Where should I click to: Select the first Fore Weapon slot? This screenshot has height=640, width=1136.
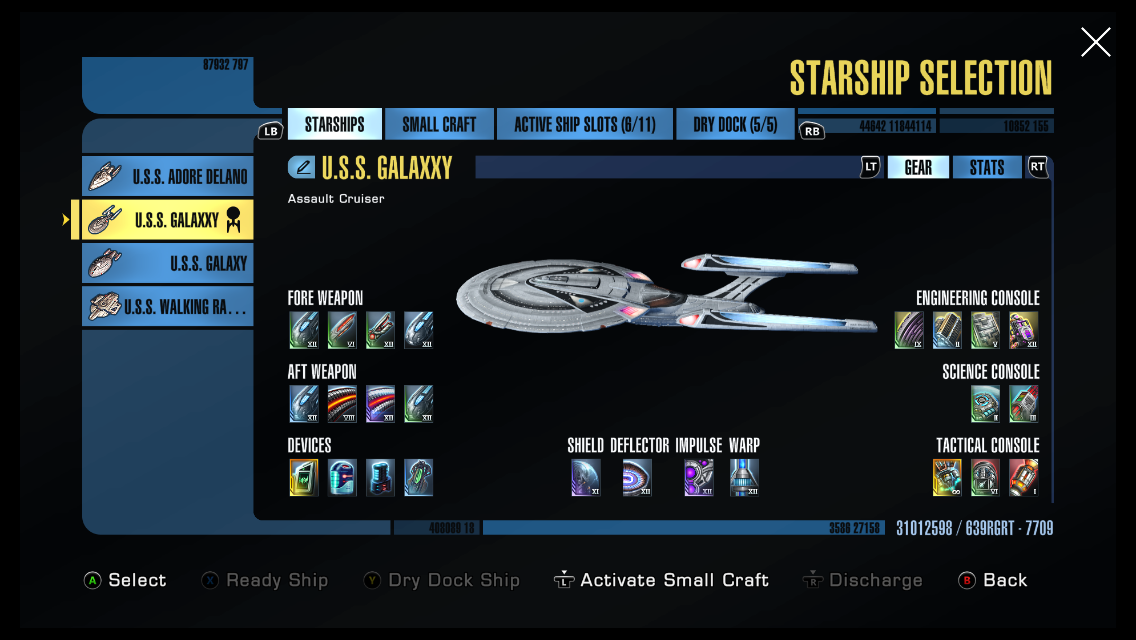click(304, 330)
